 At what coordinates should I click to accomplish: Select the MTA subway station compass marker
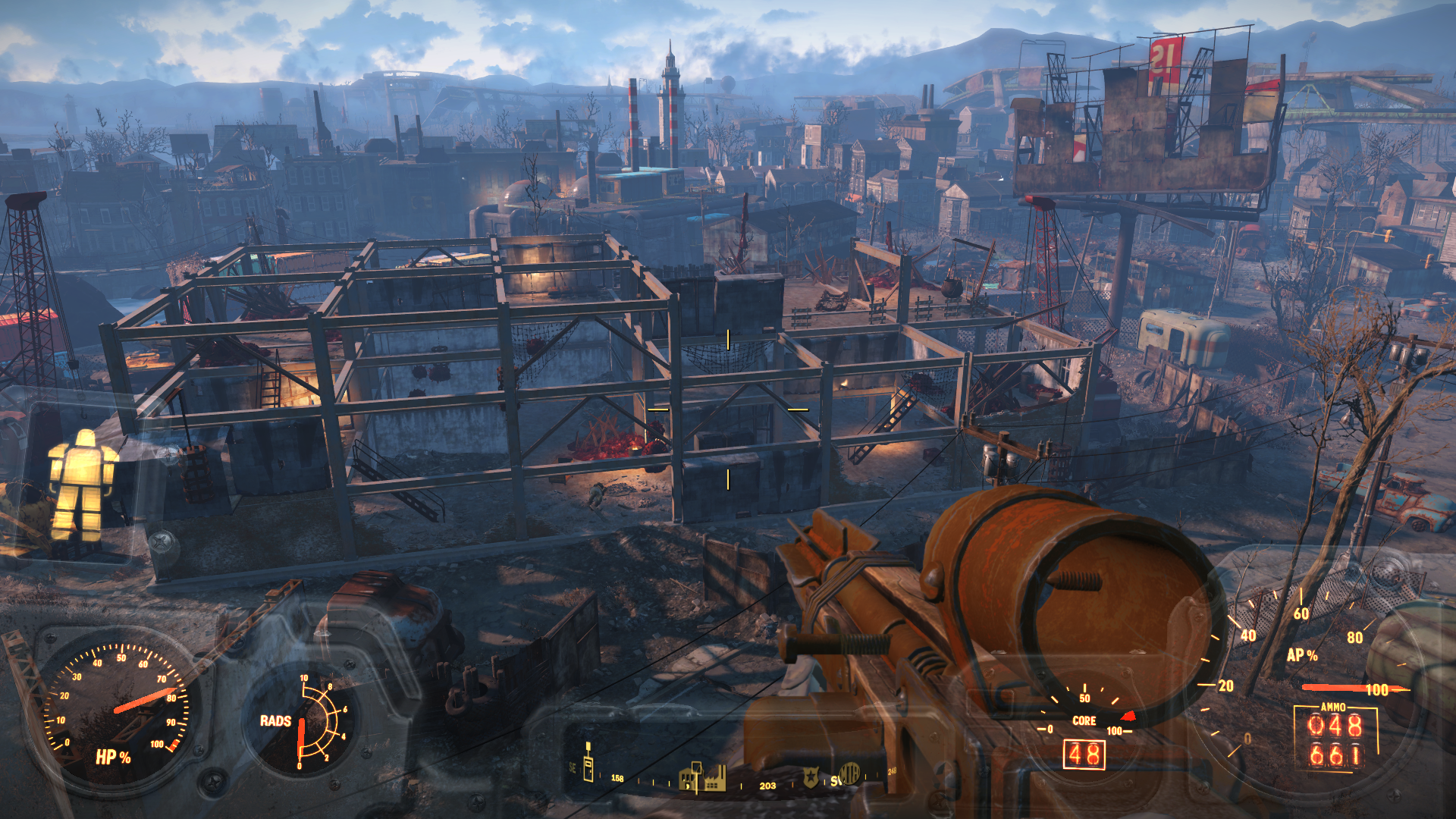click(x=849, y=774)
